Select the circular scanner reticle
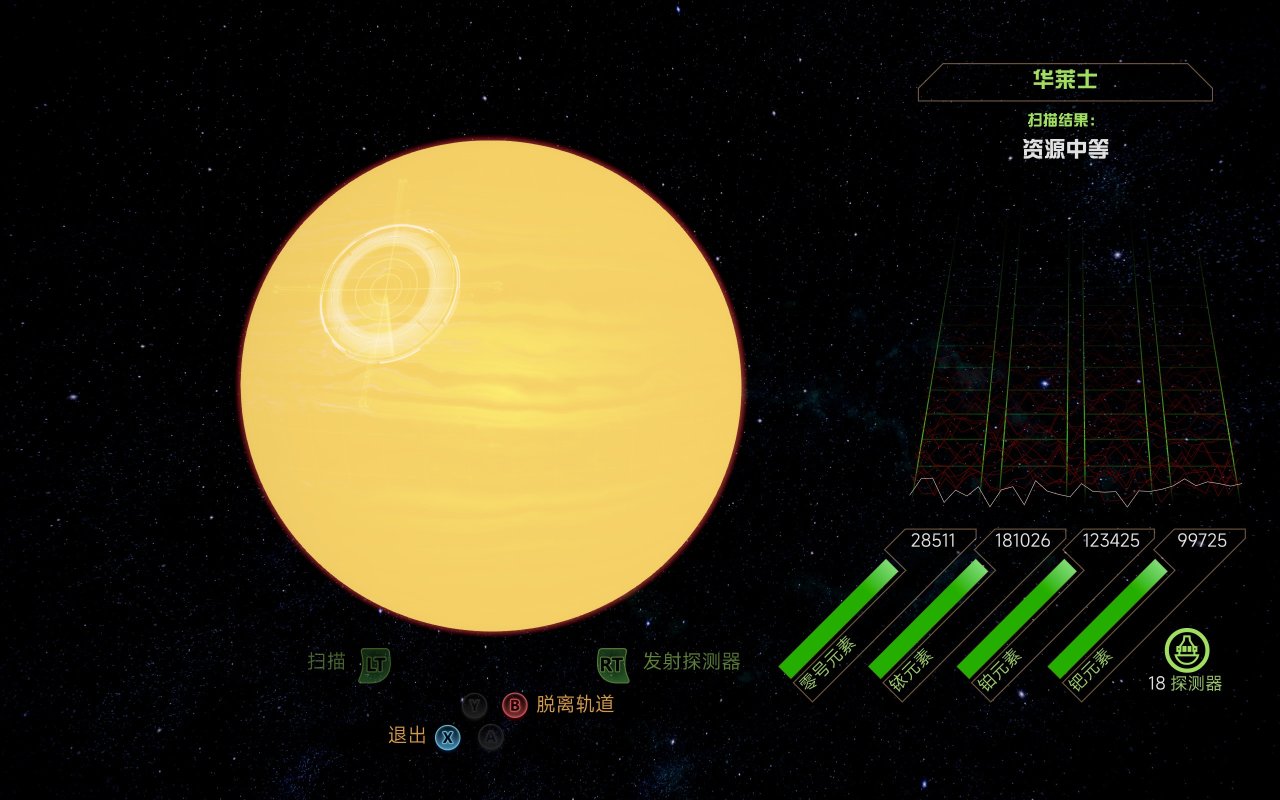 point(389,290)
